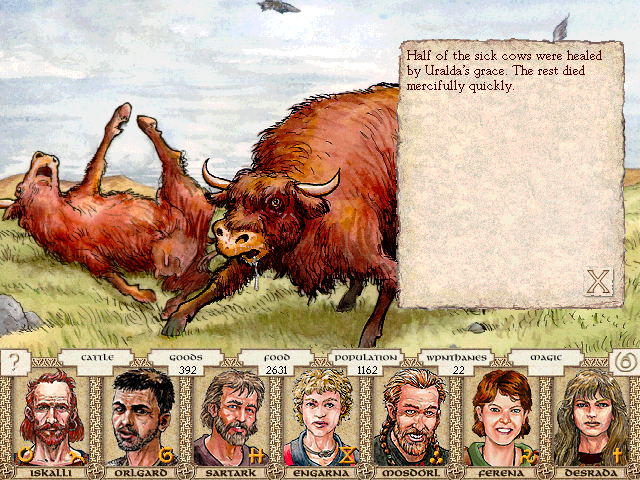Click the spiral rune button
Viewport: 640px width, 480px height.
[x=624, y=362]
